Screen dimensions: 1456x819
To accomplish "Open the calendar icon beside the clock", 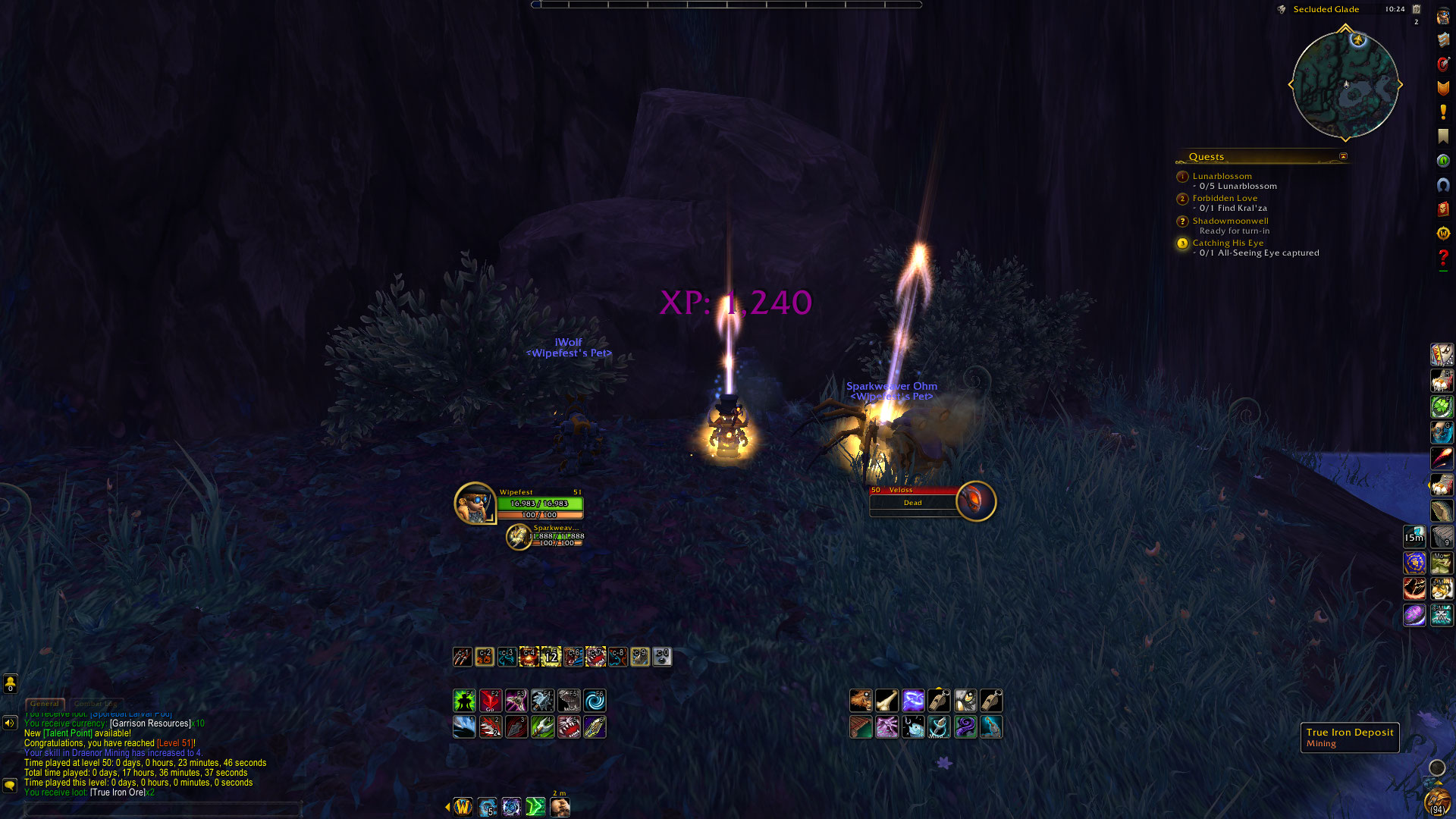I will pos(1417,9).
